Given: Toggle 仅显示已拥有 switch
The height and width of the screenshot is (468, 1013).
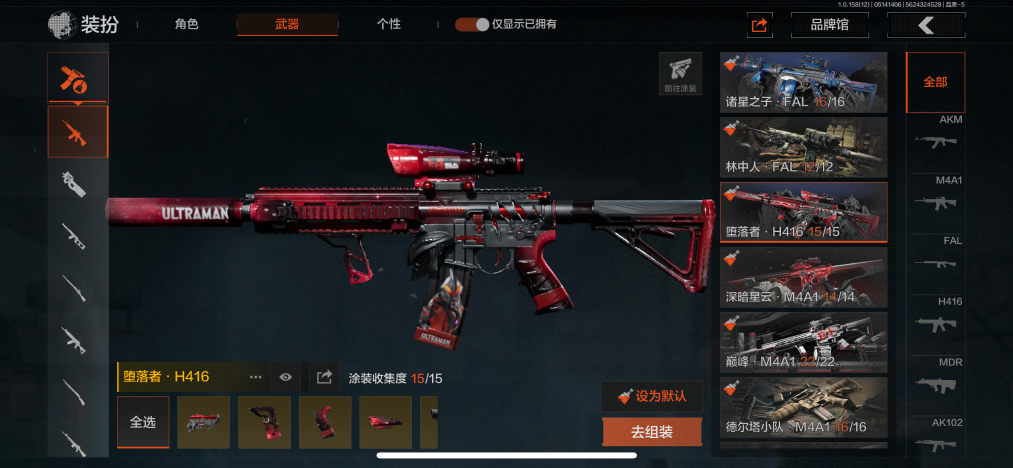Looking at the screenshot, I should (x=472, y=24).
